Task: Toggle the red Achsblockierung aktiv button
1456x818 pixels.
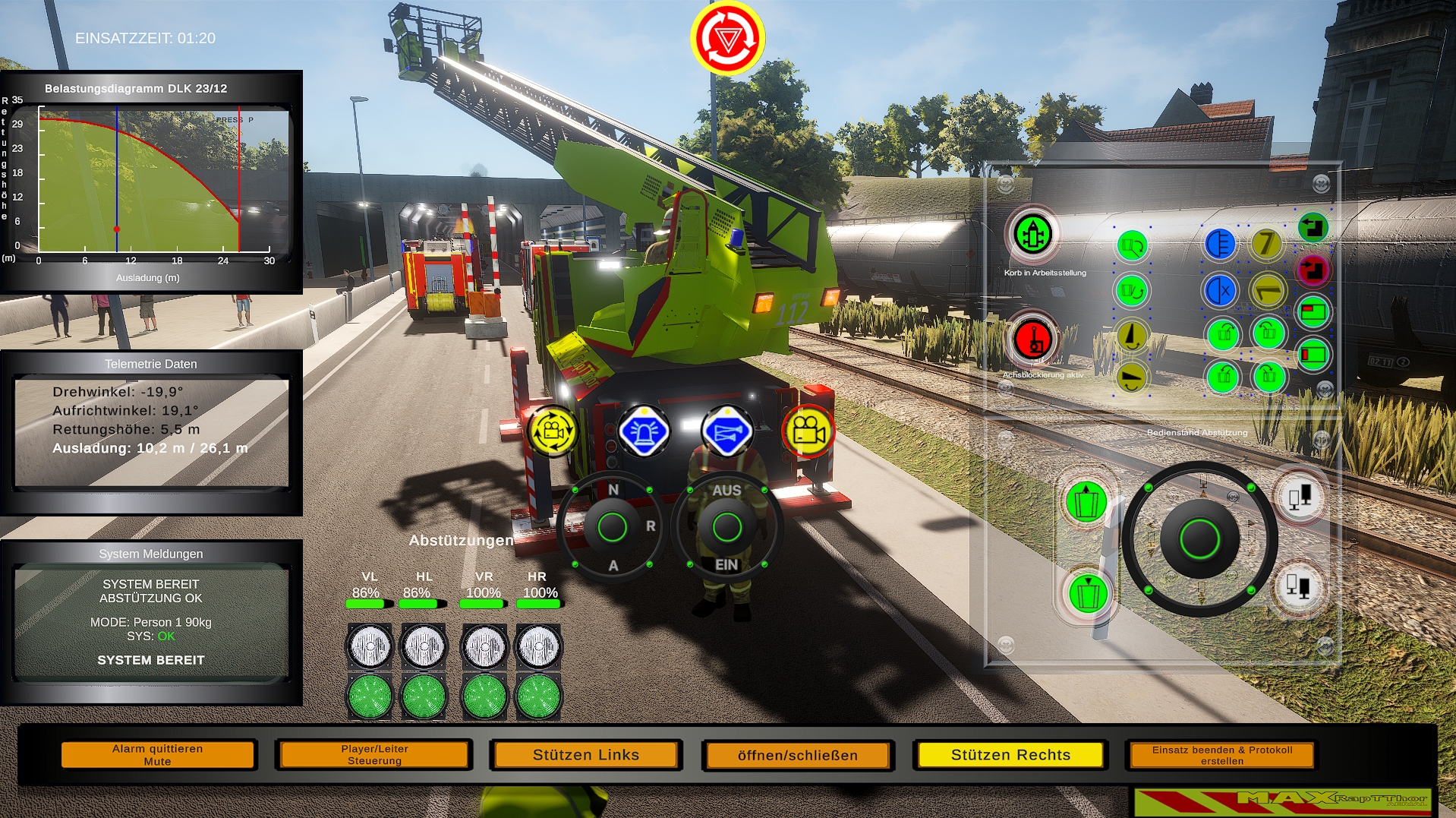Action: pos(1032,339)
